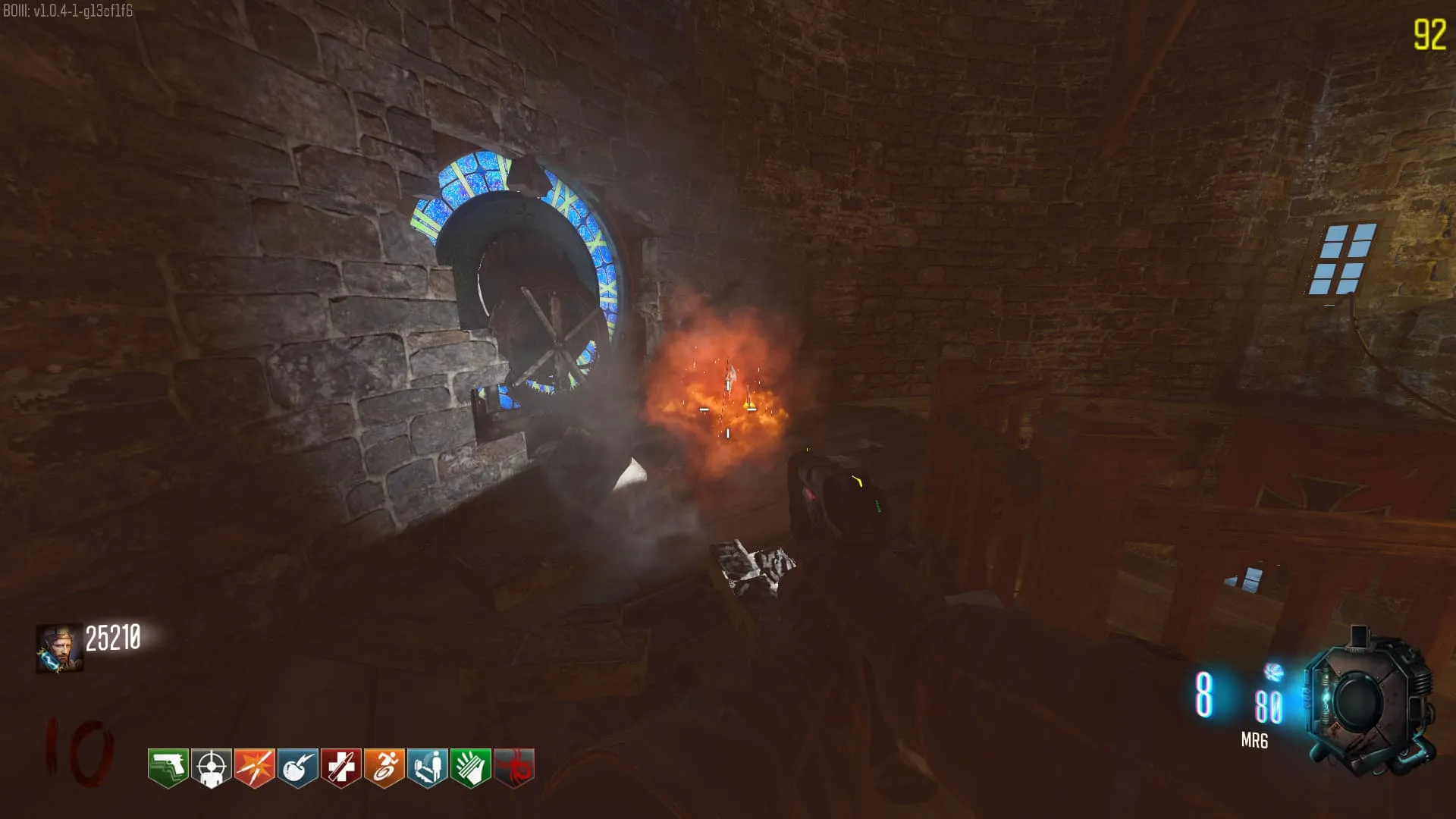Select the green pistol Mule Kick perk
1456x819 pixels.
168,768
